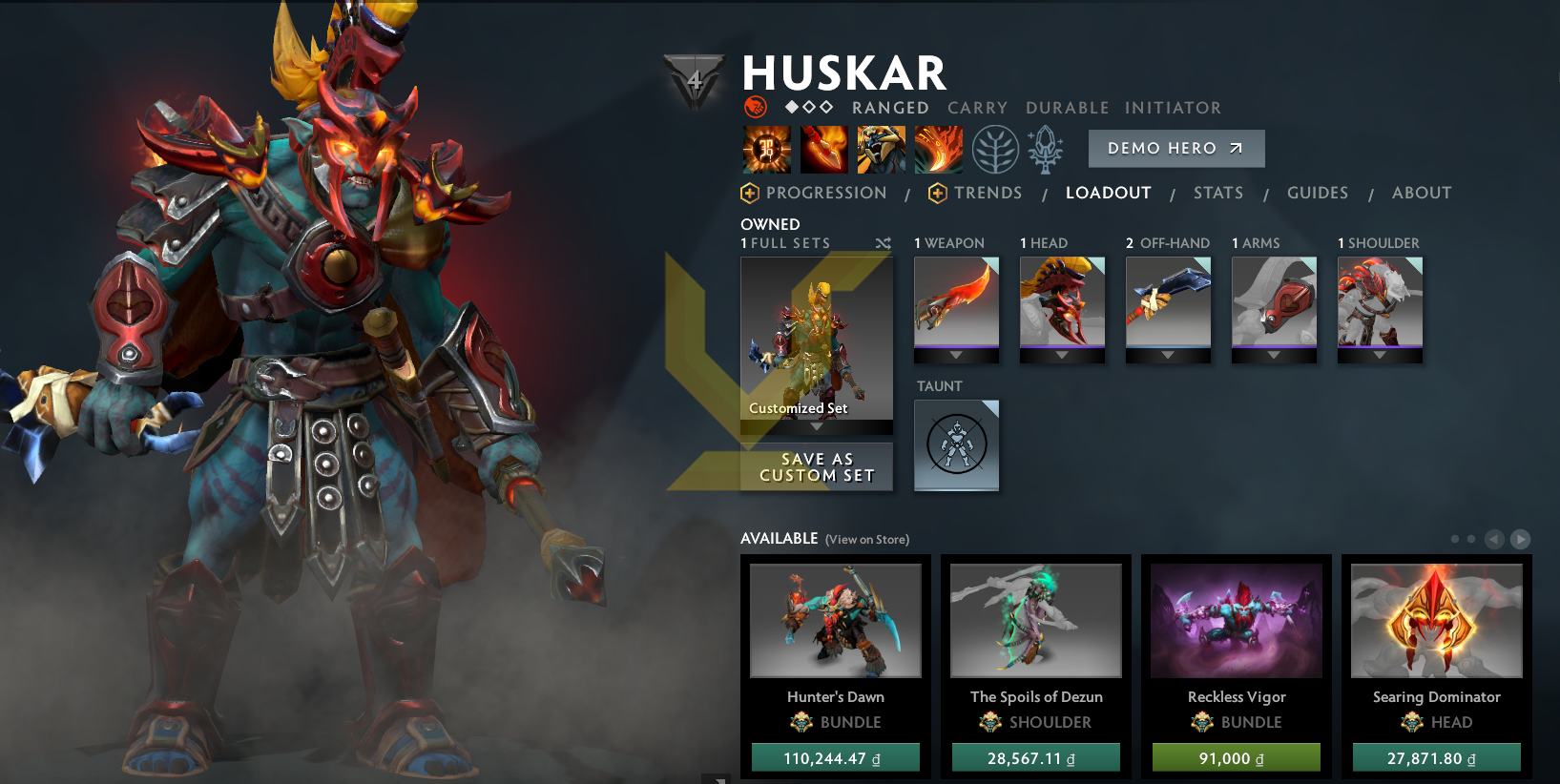Open the Trends tab

(987, 193)
